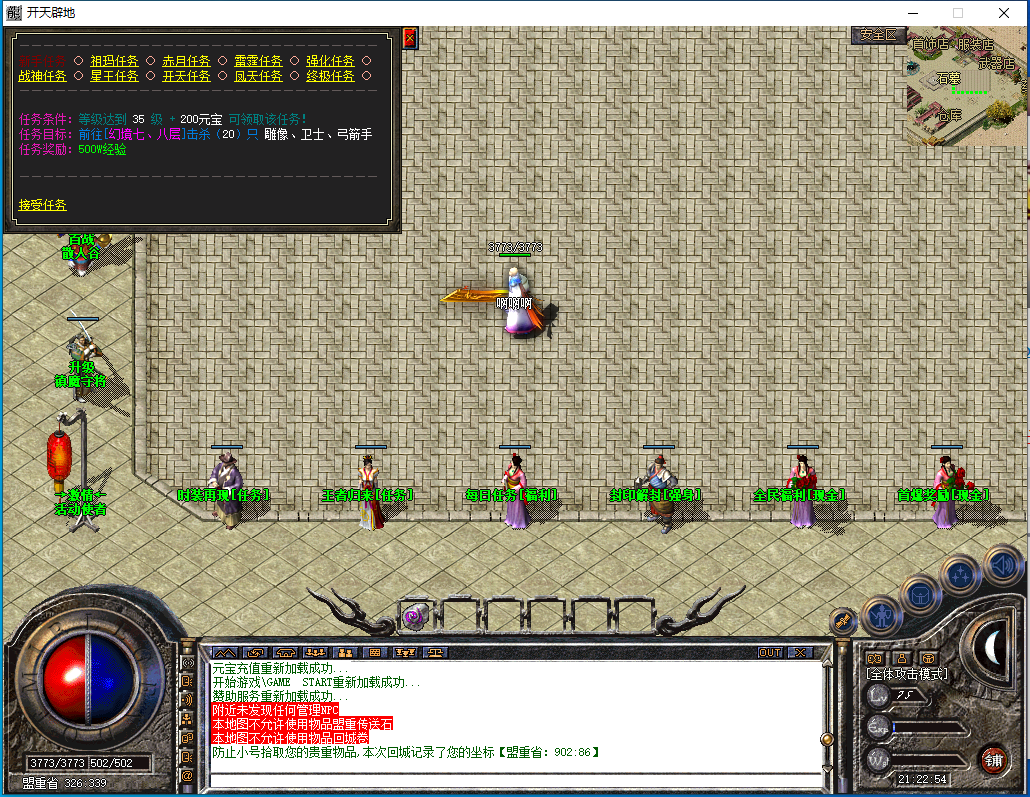Open the skills button with four stars
The width and height of the screenshot is (1030, 797).
(x=961, y=574)
